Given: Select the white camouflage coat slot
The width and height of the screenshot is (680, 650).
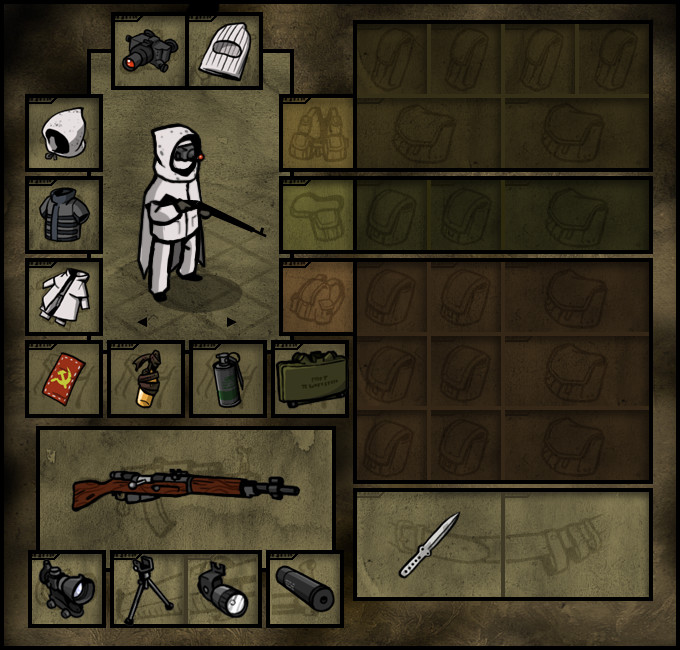Looking at the screenshot, I should coord(64,297).
